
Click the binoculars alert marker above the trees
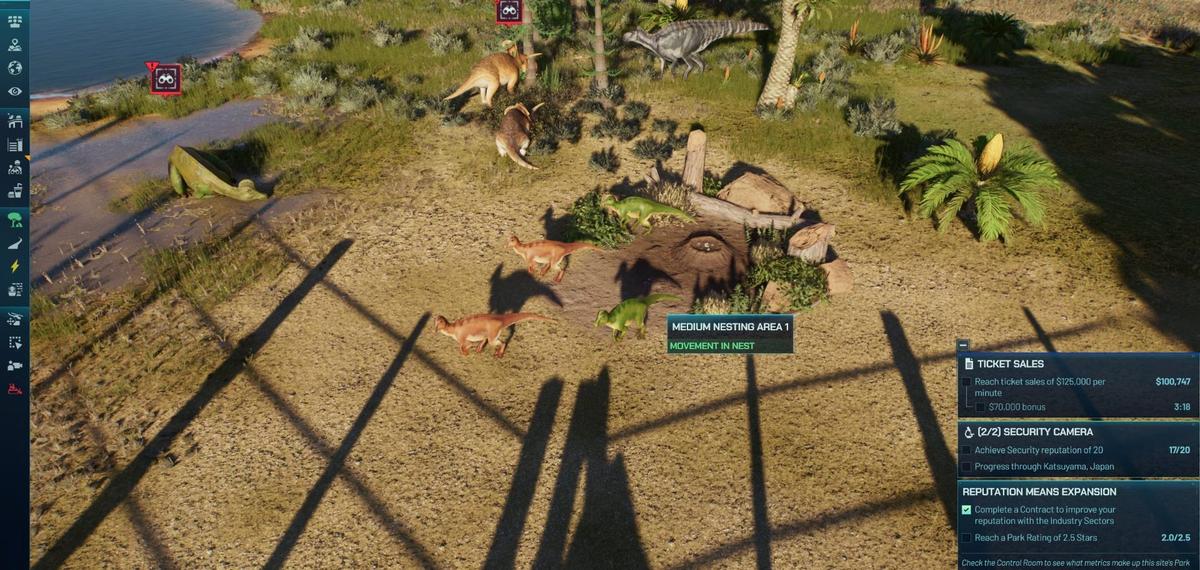509,11
